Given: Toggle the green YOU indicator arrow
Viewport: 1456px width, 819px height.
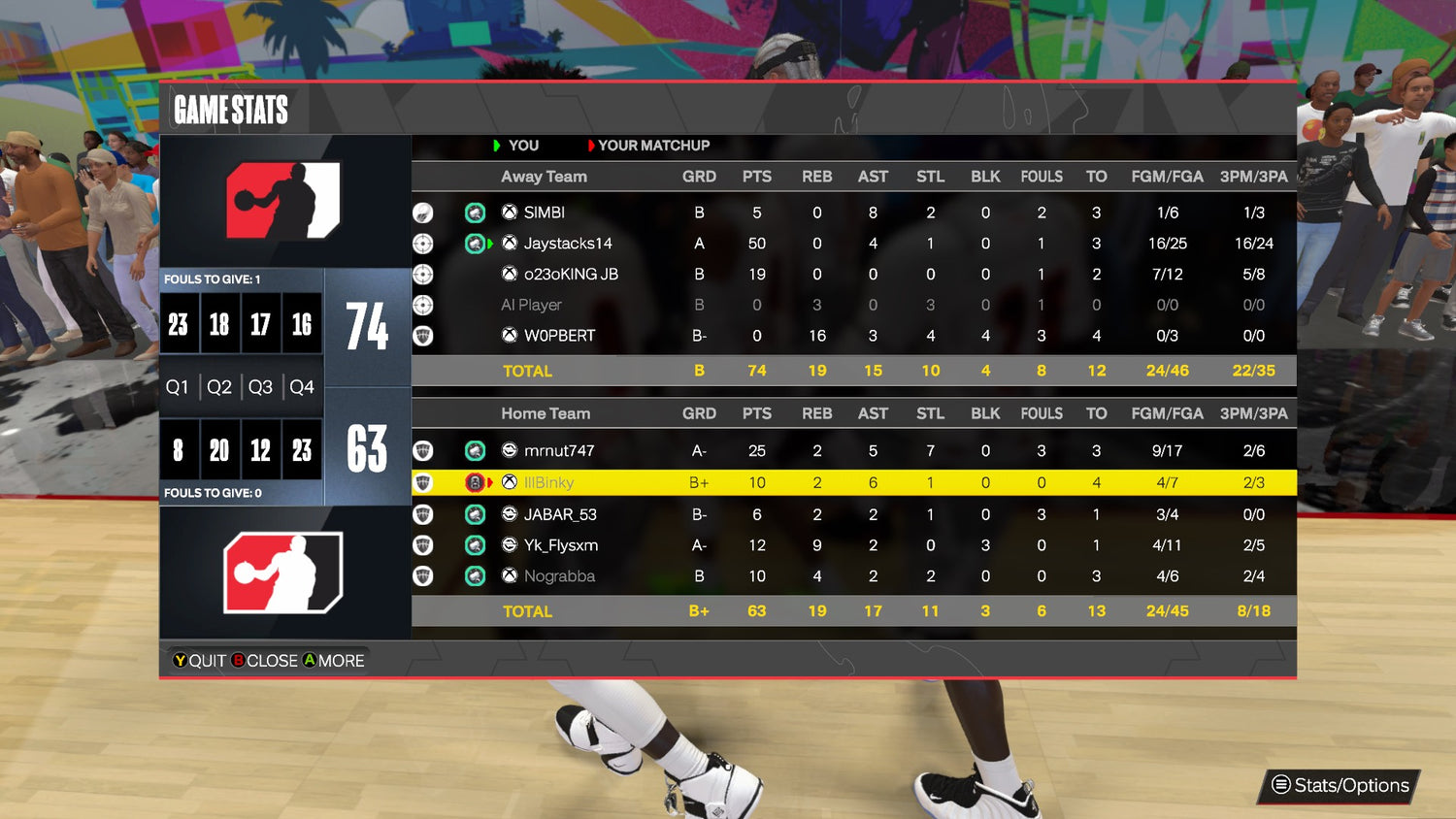Looking at the screenshot, I should pos(498,146).
